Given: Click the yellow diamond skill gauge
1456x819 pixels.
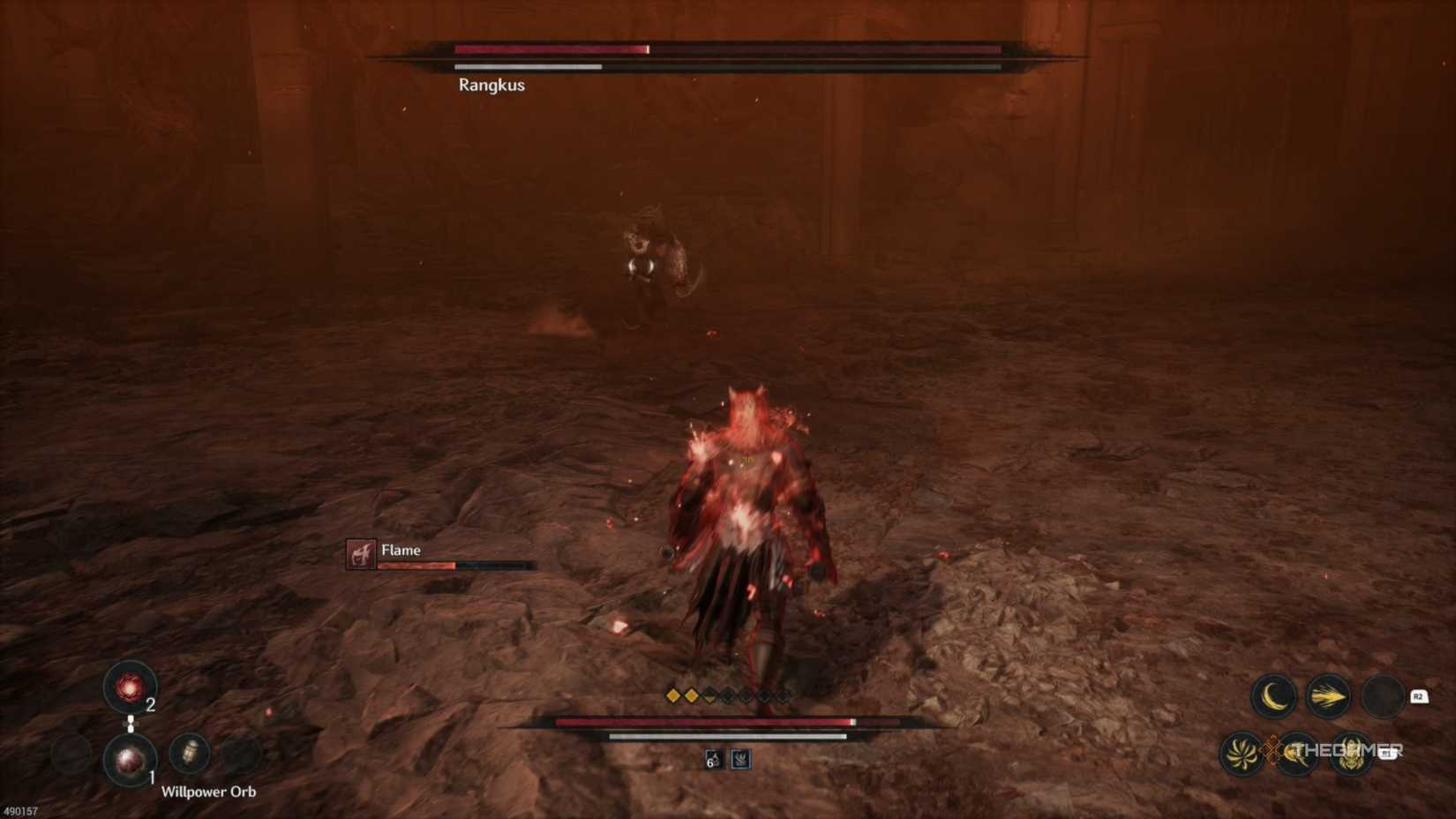Looking at the screenshot, I should point(684,695).
